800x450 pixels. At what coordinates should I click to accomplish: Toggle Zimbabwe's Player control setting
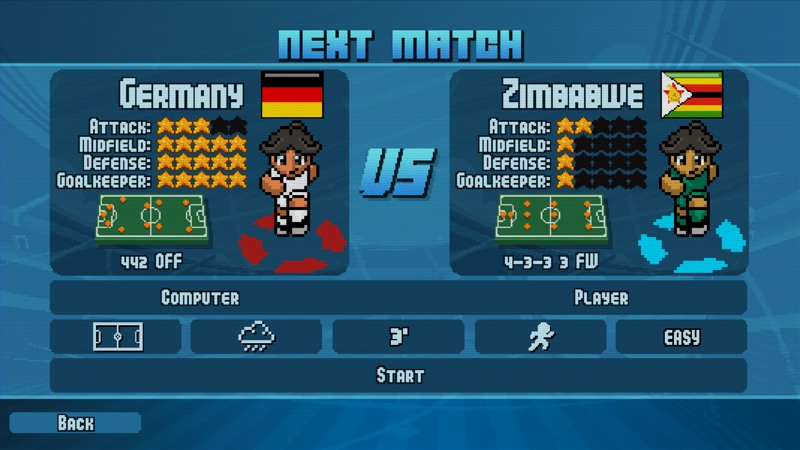[x=600, y=298]
